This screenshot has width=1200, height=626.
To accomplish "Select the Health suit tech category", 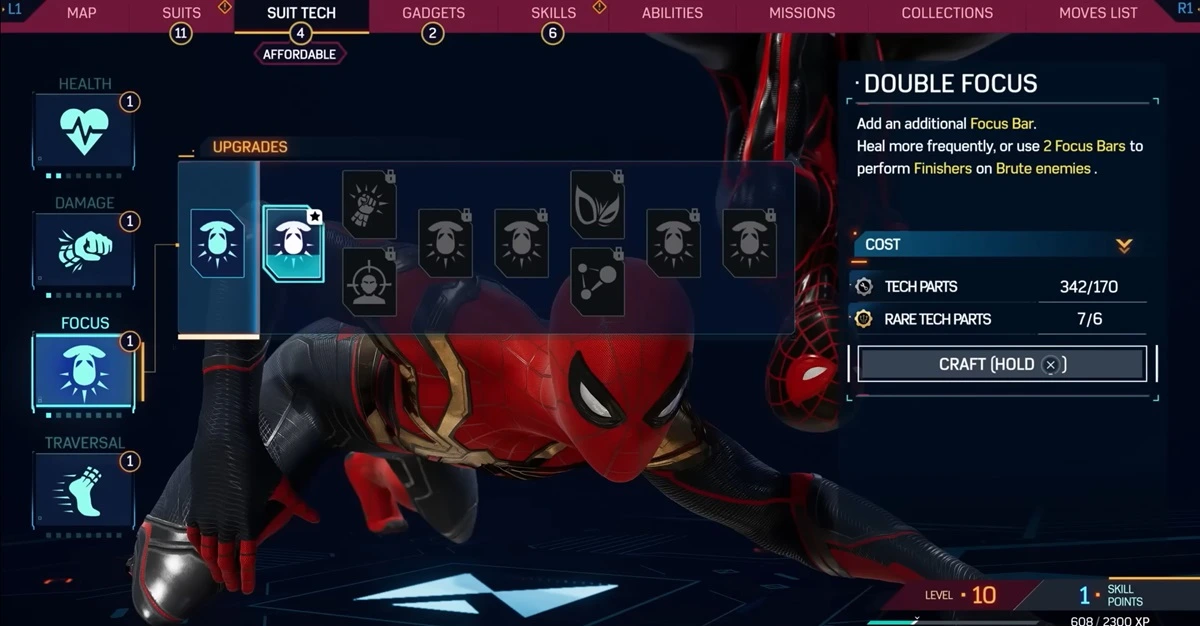I will [84, 130].
